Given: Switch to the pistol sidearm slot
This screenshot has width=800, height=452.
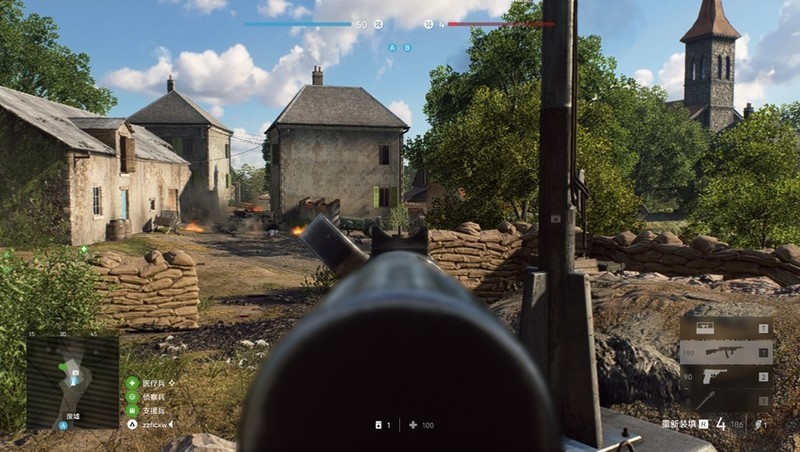Looking at the screenshot, I should pyautogui.click(x=726, y=377).
